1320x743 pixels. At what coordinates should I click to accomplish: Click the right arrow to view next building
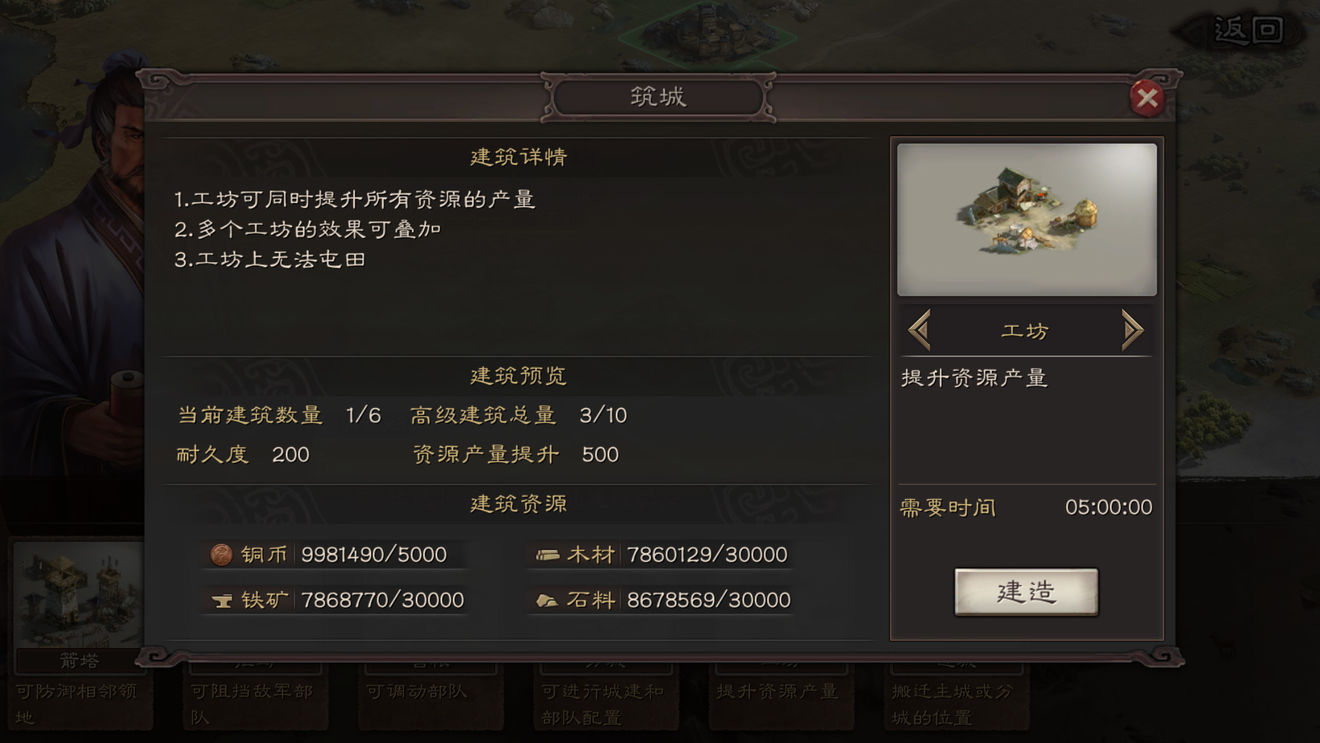[x=1134, y=328]
